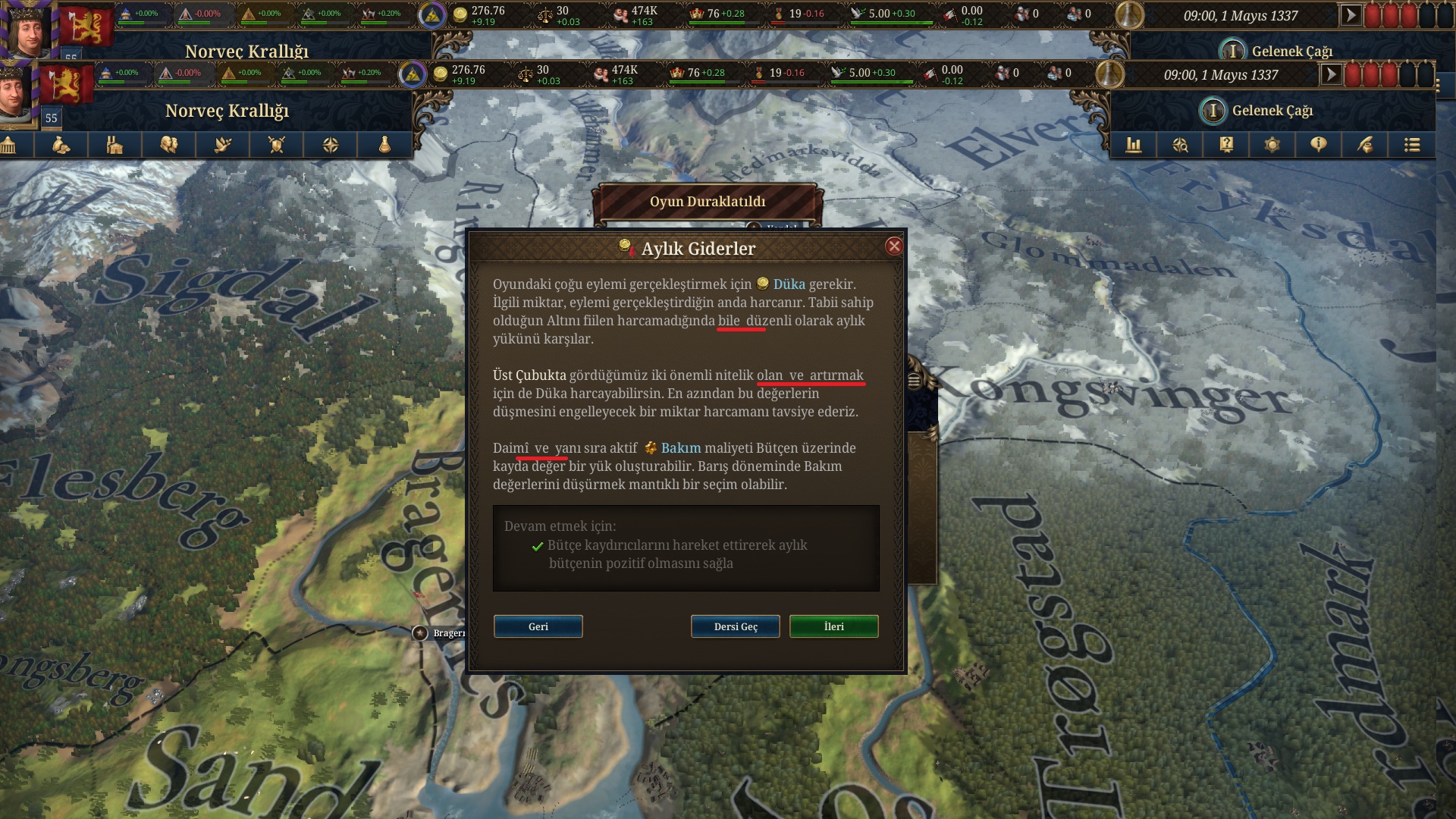Skip the lesson with Dersi Geç
The width and height of the screenshot is (1456, 819).
(733, 626)
